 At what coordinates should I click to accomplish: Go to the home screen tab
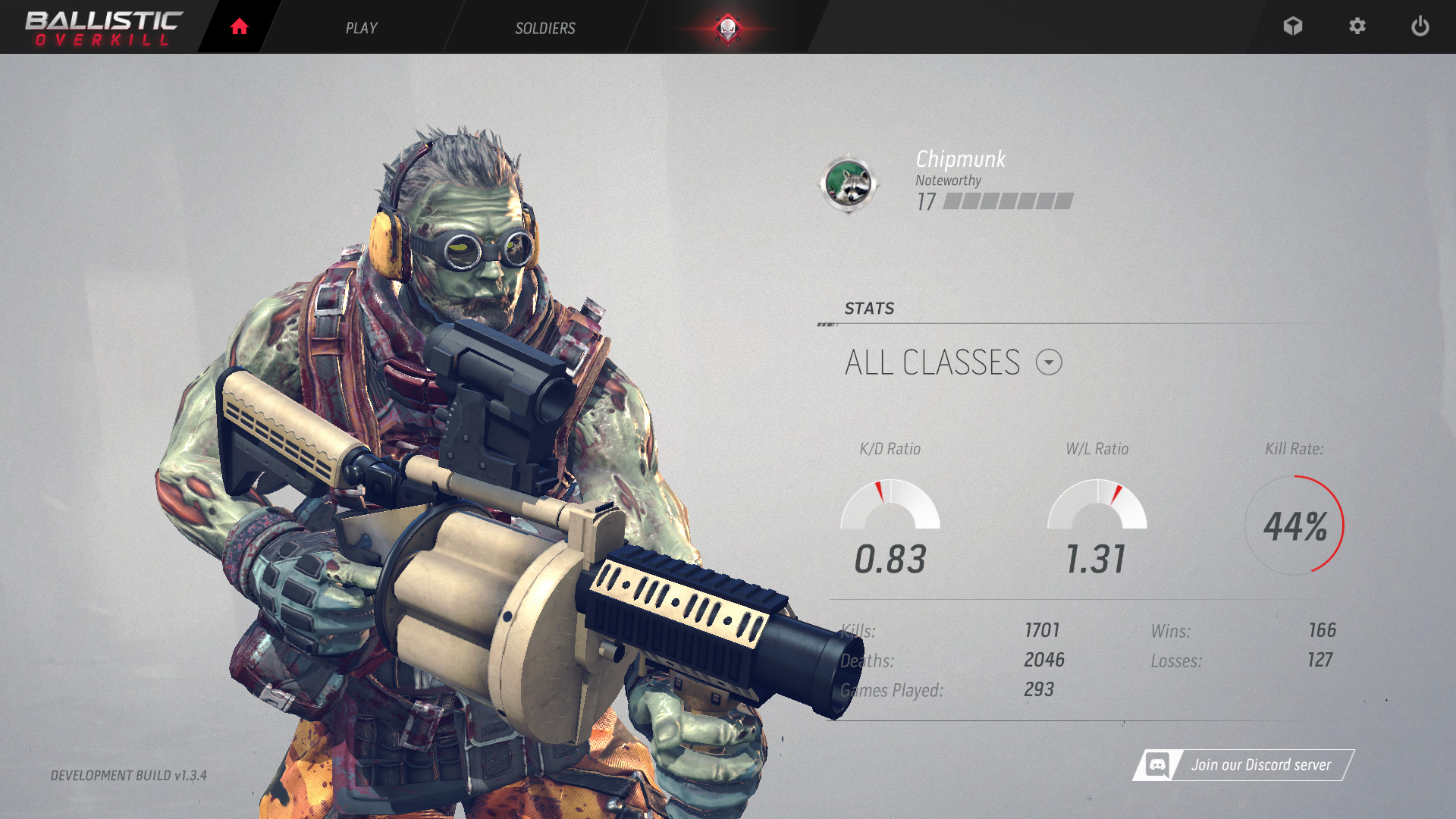pyautogui.click(x=240, y=27)
